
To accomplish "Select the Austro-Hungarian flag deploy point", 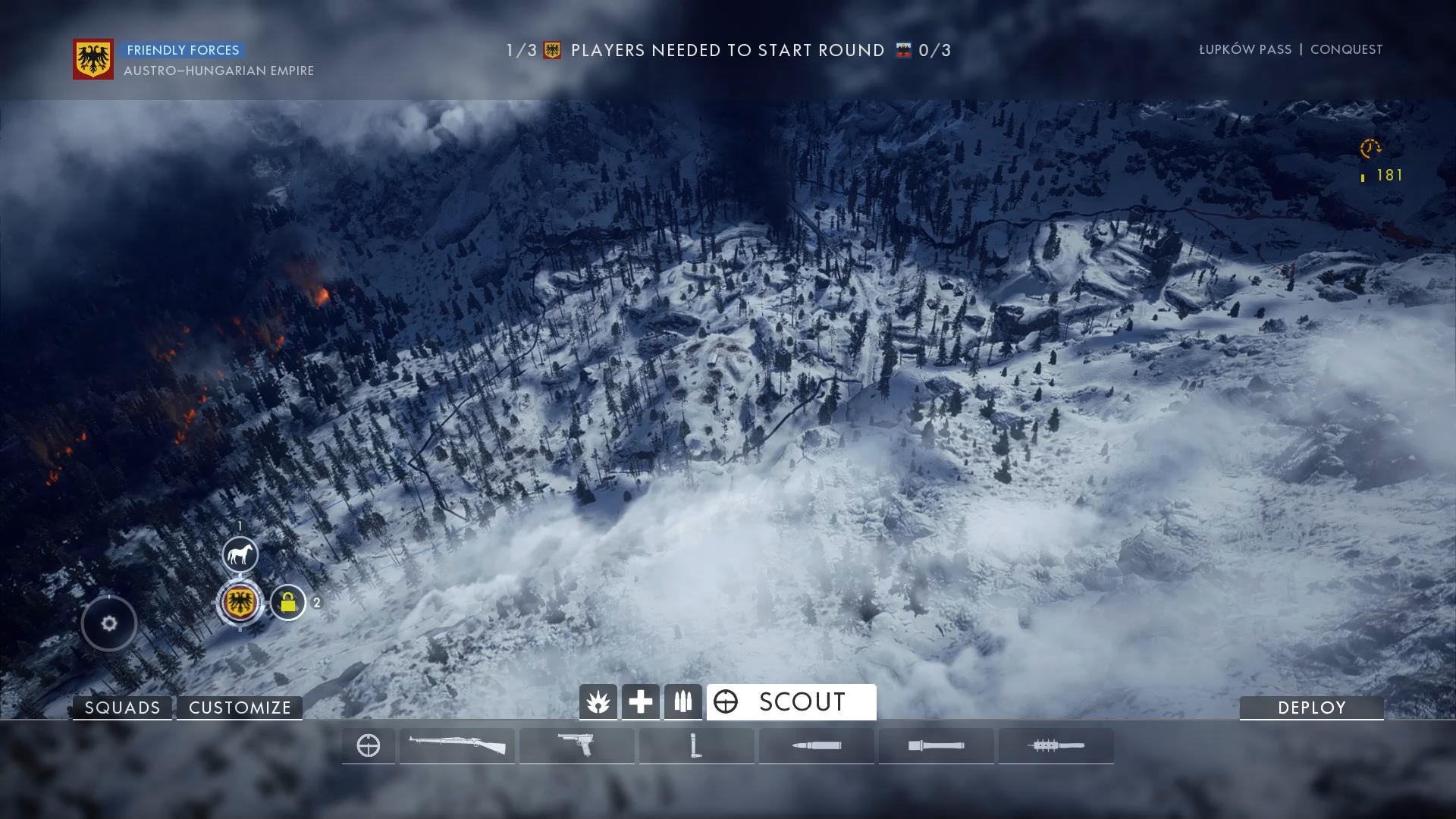I will (240, 603).
